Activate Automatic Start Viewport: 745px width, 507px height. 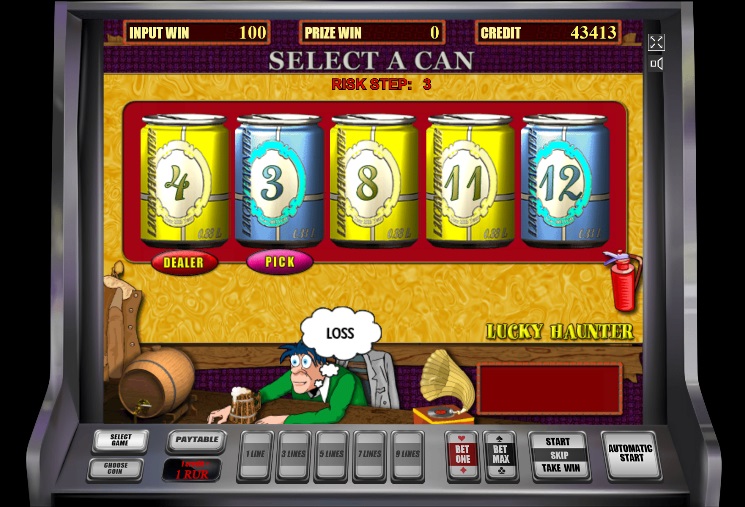pos(630,455)
